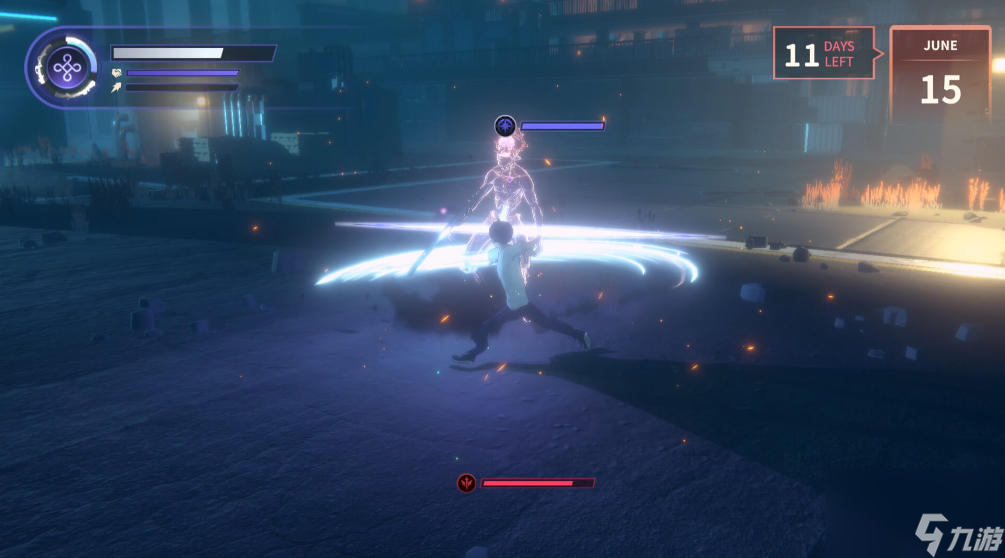Screen dimensions: 1005x558
Task: Open the June 15 calendar panel
Action: coord(940,75)
